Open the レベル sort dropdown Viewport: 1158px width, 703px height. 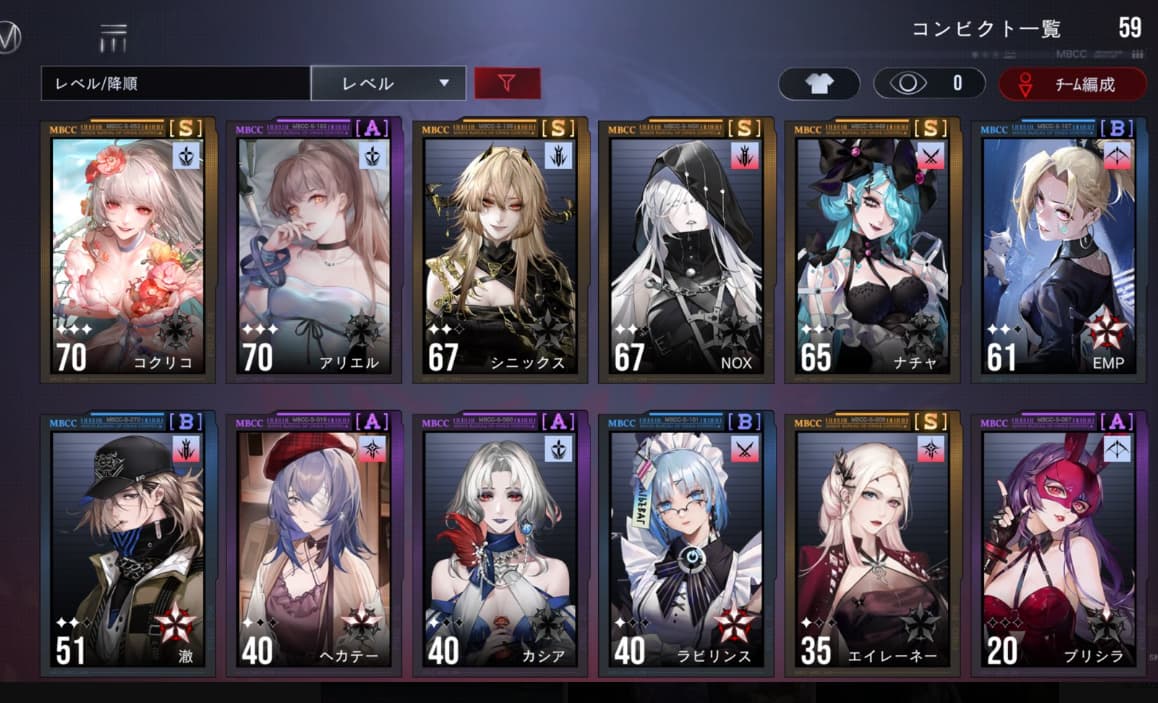388,84
